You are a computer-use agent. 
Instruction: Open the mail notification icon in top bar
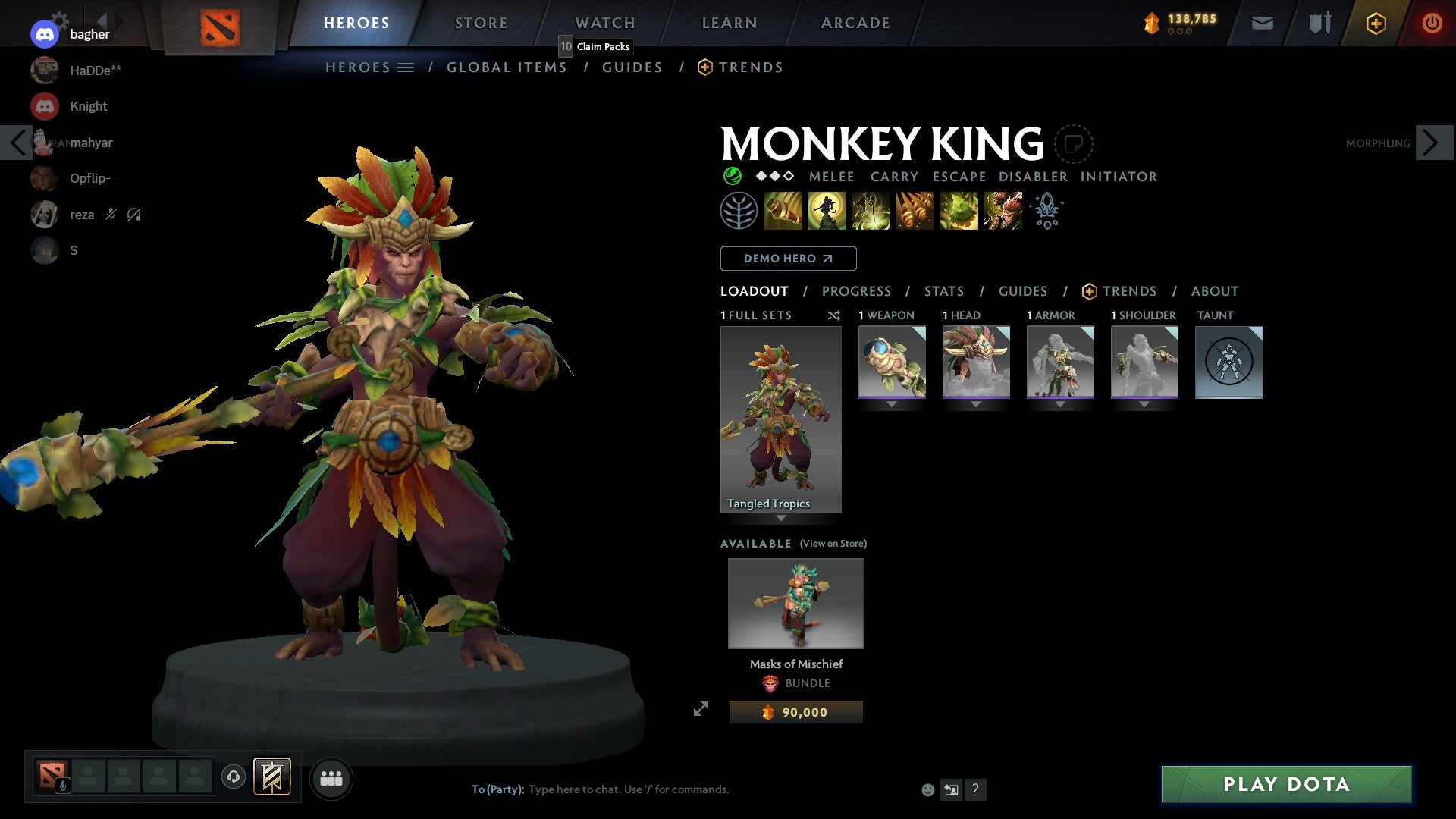pyautogui.click(x=1262, y=23)
